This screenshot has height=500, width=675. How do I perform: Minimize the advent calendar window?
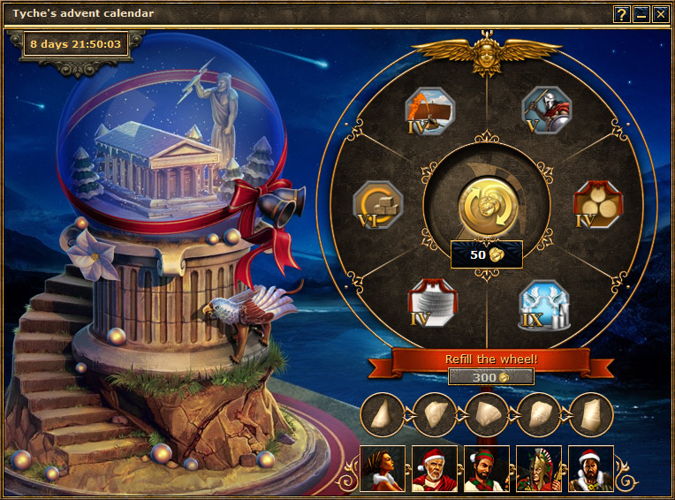tap(640, 14)
